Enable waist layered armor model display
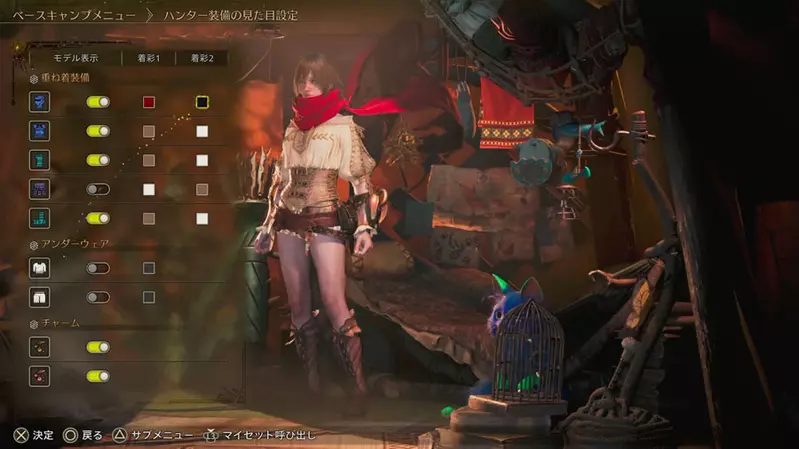This screenshot has height=449, width=799. coord(98,189)
